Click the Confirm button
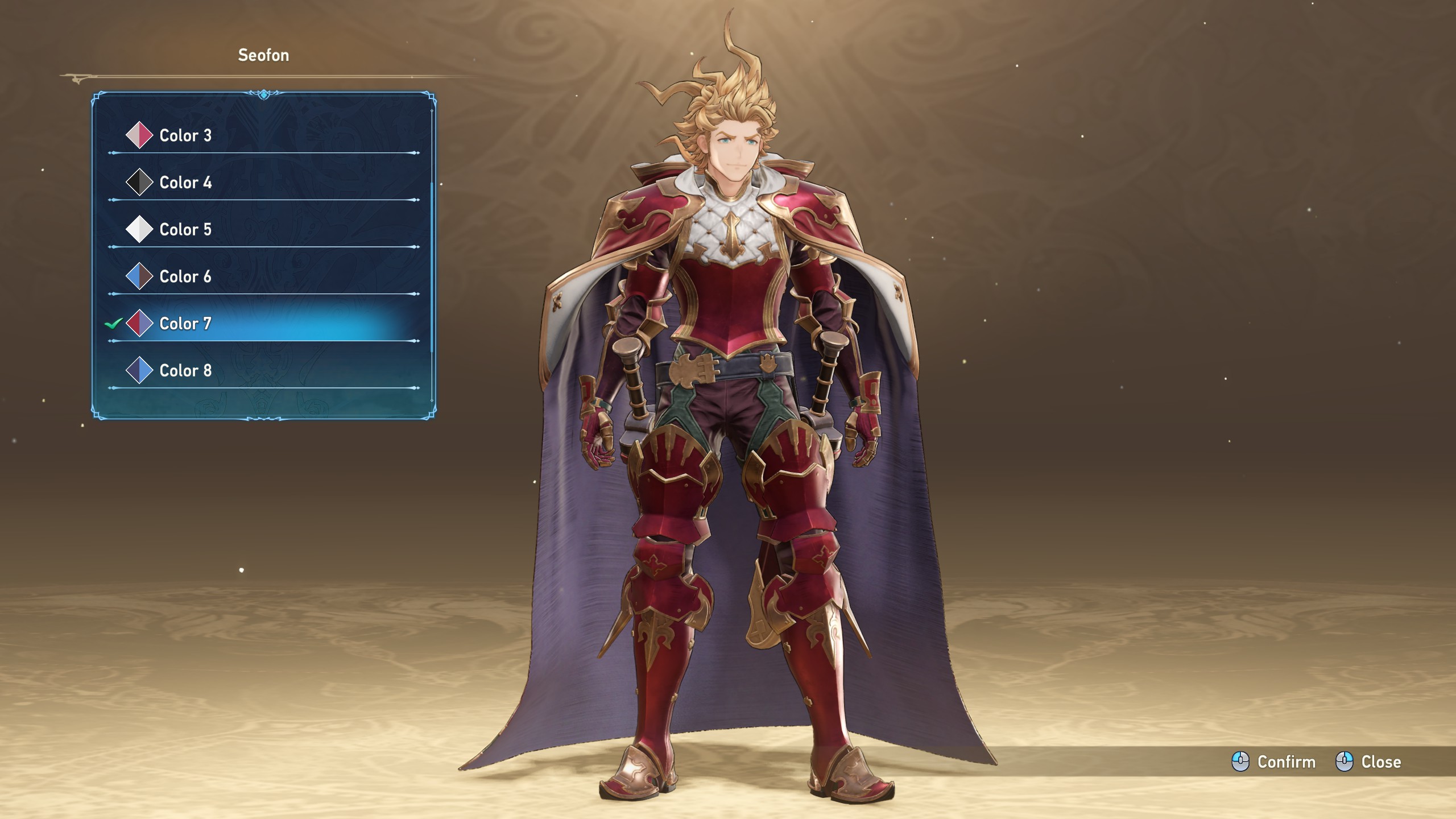This screenshot has width=1456, height=819. point(1274,762)
